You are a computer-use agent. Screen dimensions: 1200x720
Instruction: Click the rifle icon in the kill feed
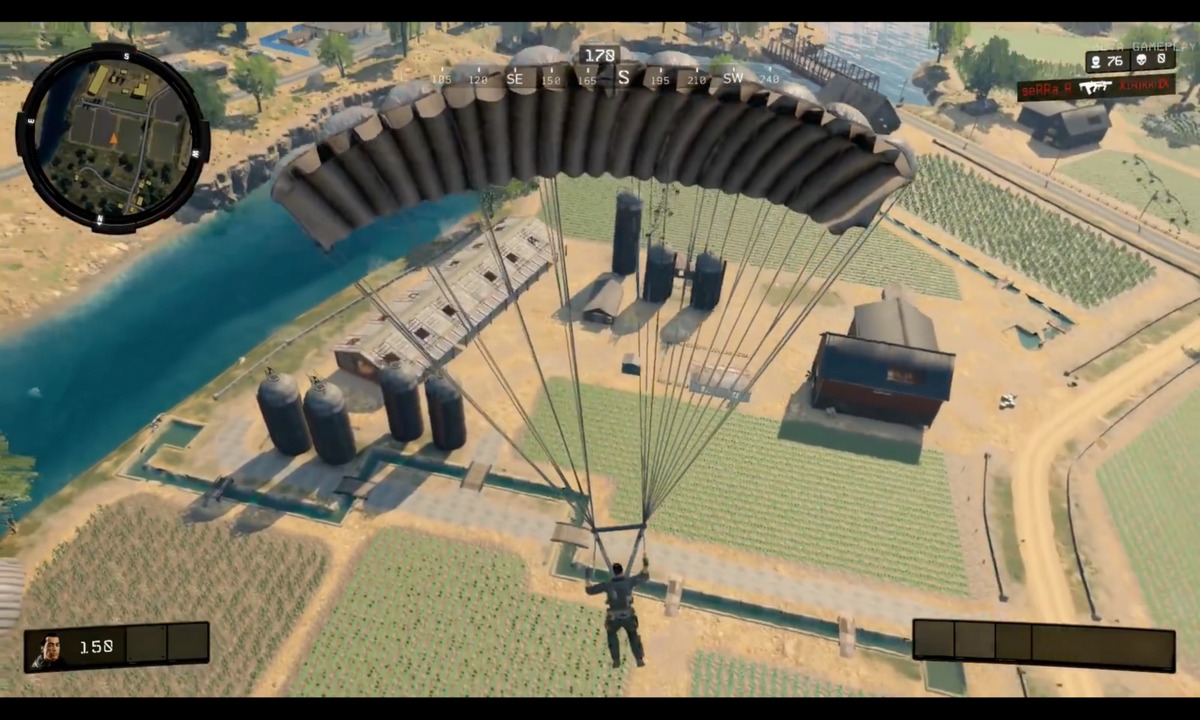(x=1096, y=88)
